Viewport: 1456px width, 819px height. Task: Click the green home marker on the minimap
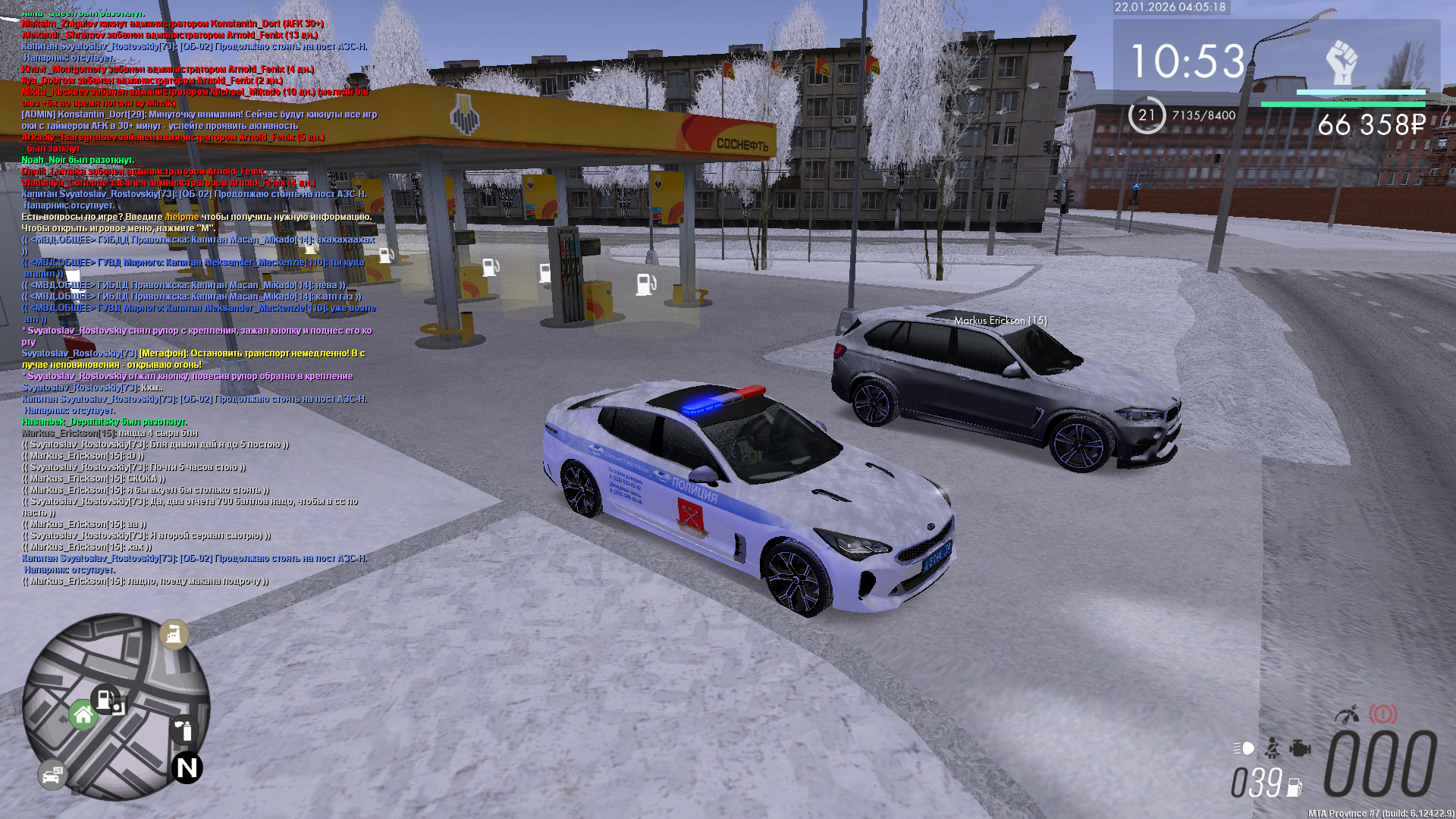coord(83,714)
